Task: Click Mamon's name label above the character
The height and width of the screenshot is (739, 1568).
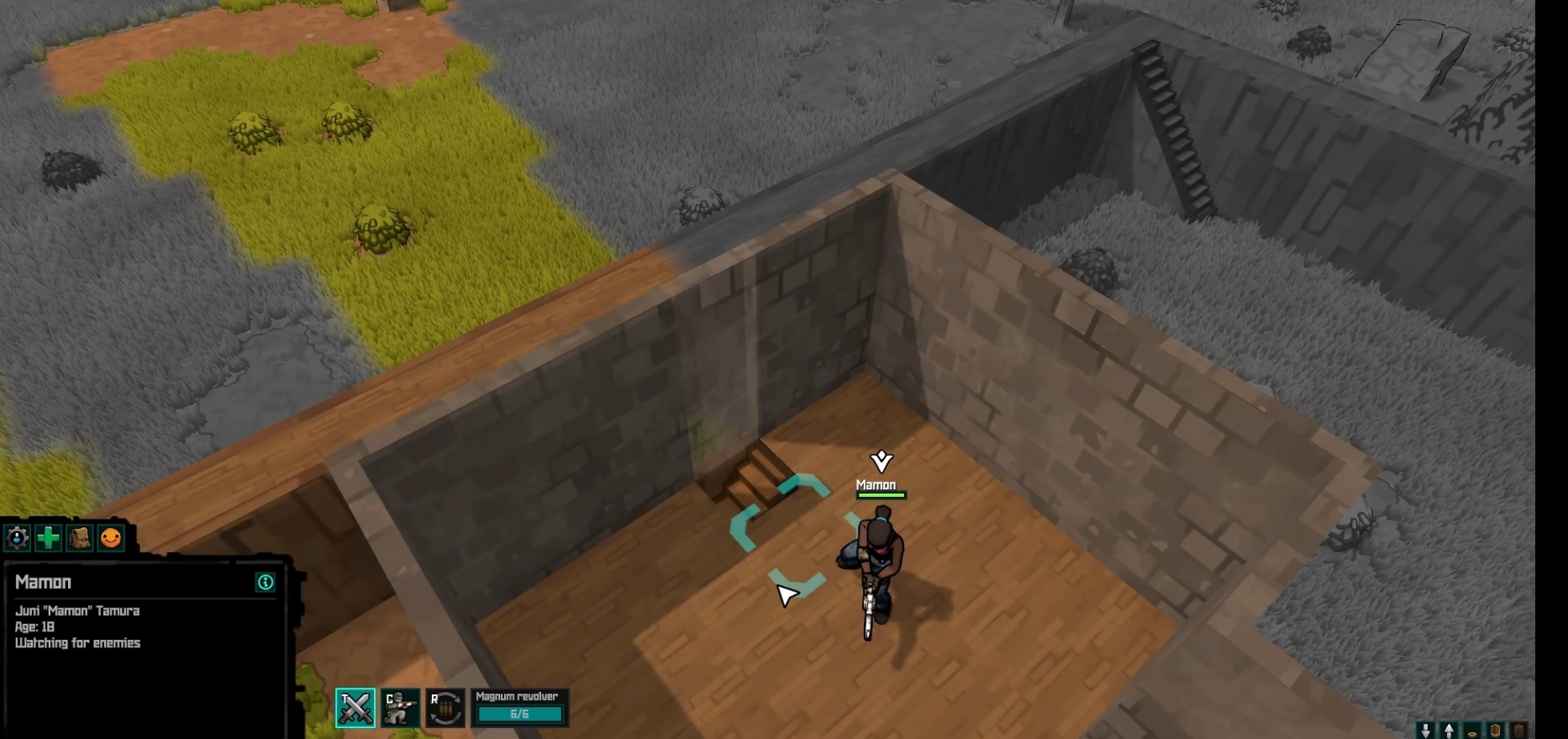Action: pos(875,484)
